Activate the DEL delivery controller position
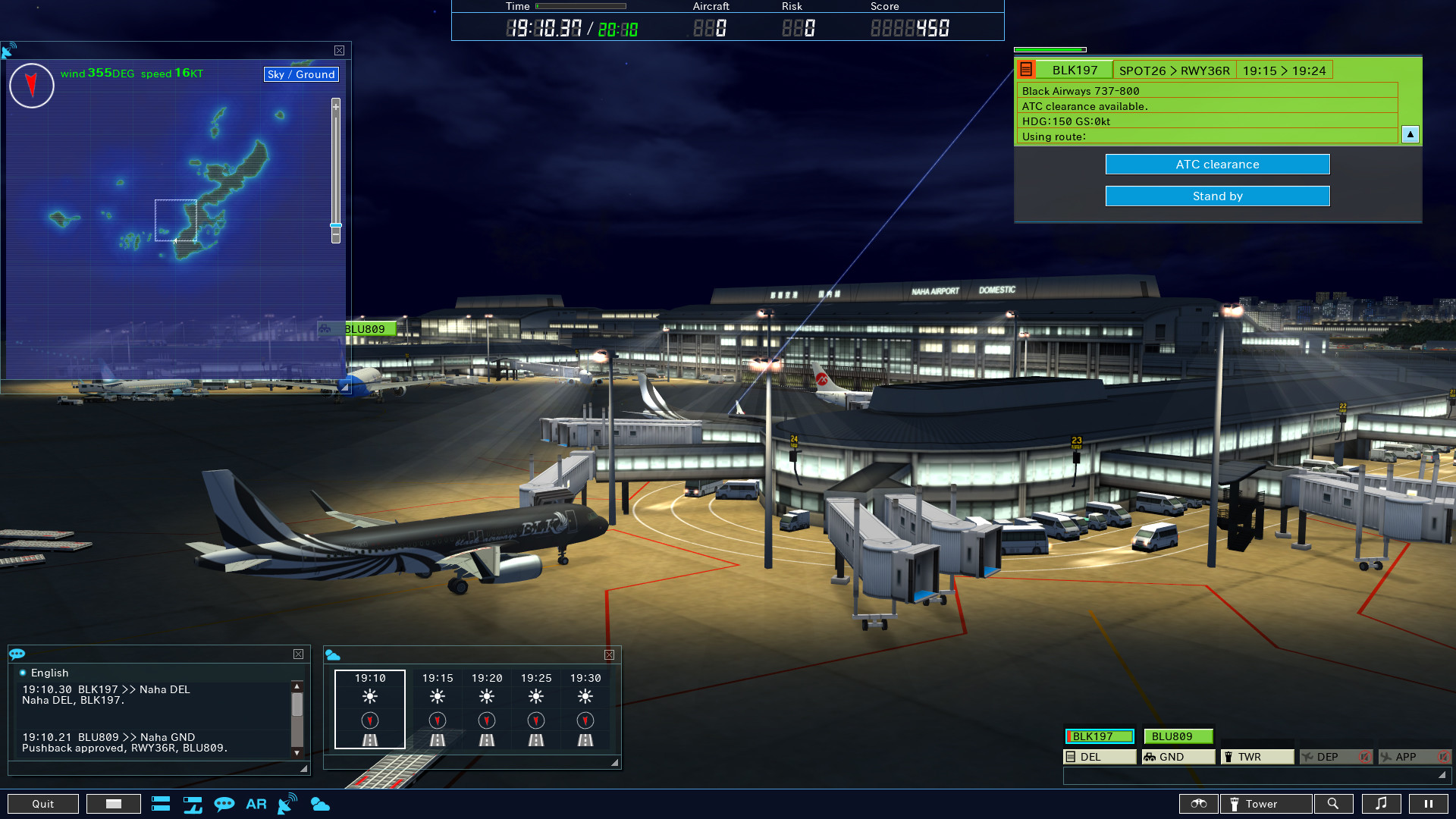 click(x=1099, y=756)
